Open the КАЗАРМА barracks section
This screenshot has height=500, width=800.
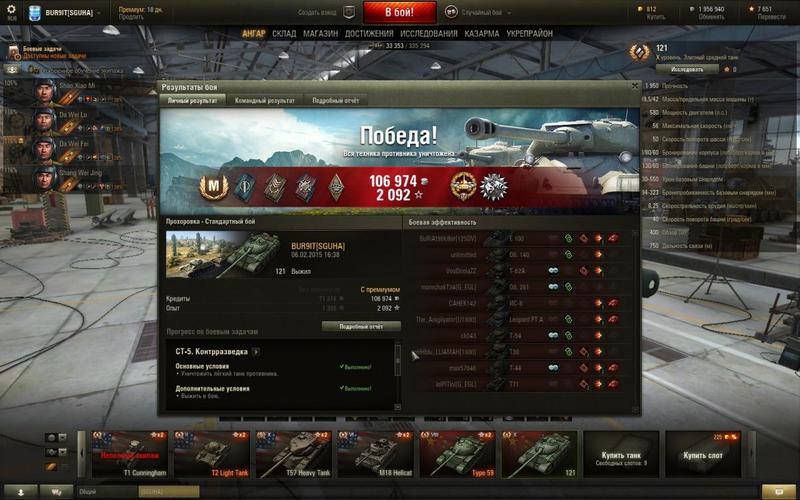click(x=482, y=33)
